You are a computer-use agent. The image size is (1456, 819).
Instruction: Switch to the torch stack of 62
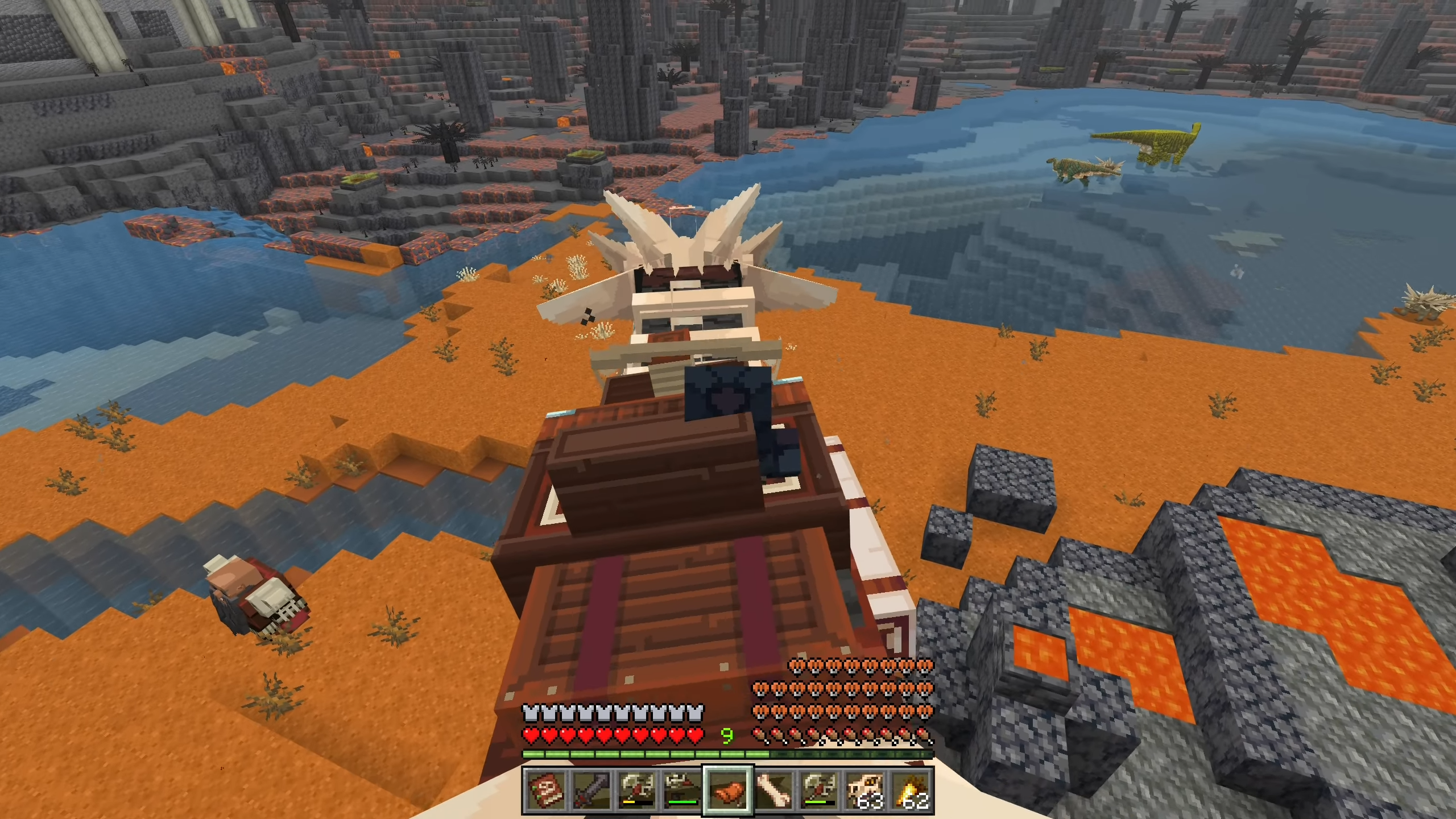coord(911,791)
